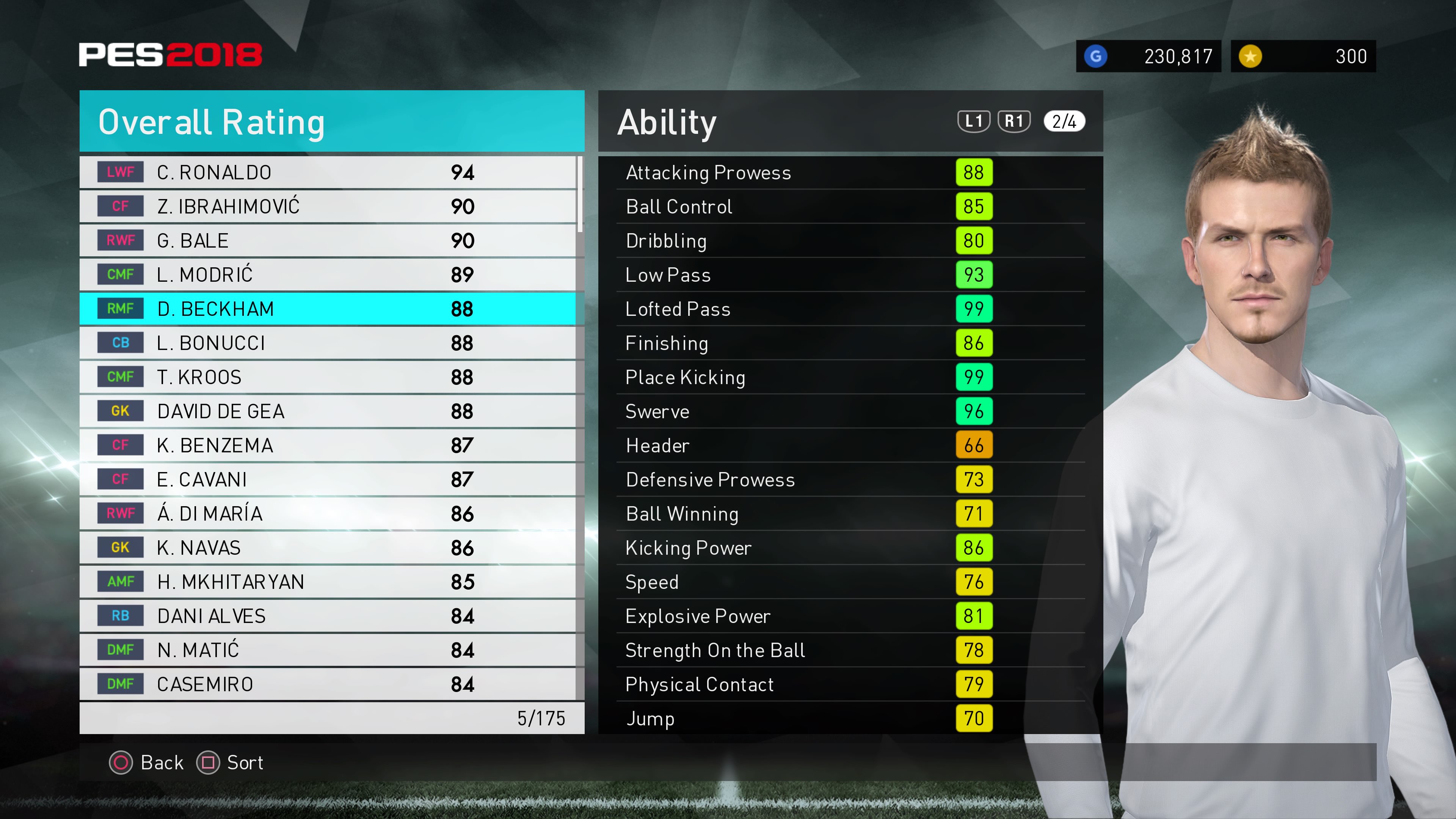Click the CB badge next to L. Bonucci

pos(121,342)
